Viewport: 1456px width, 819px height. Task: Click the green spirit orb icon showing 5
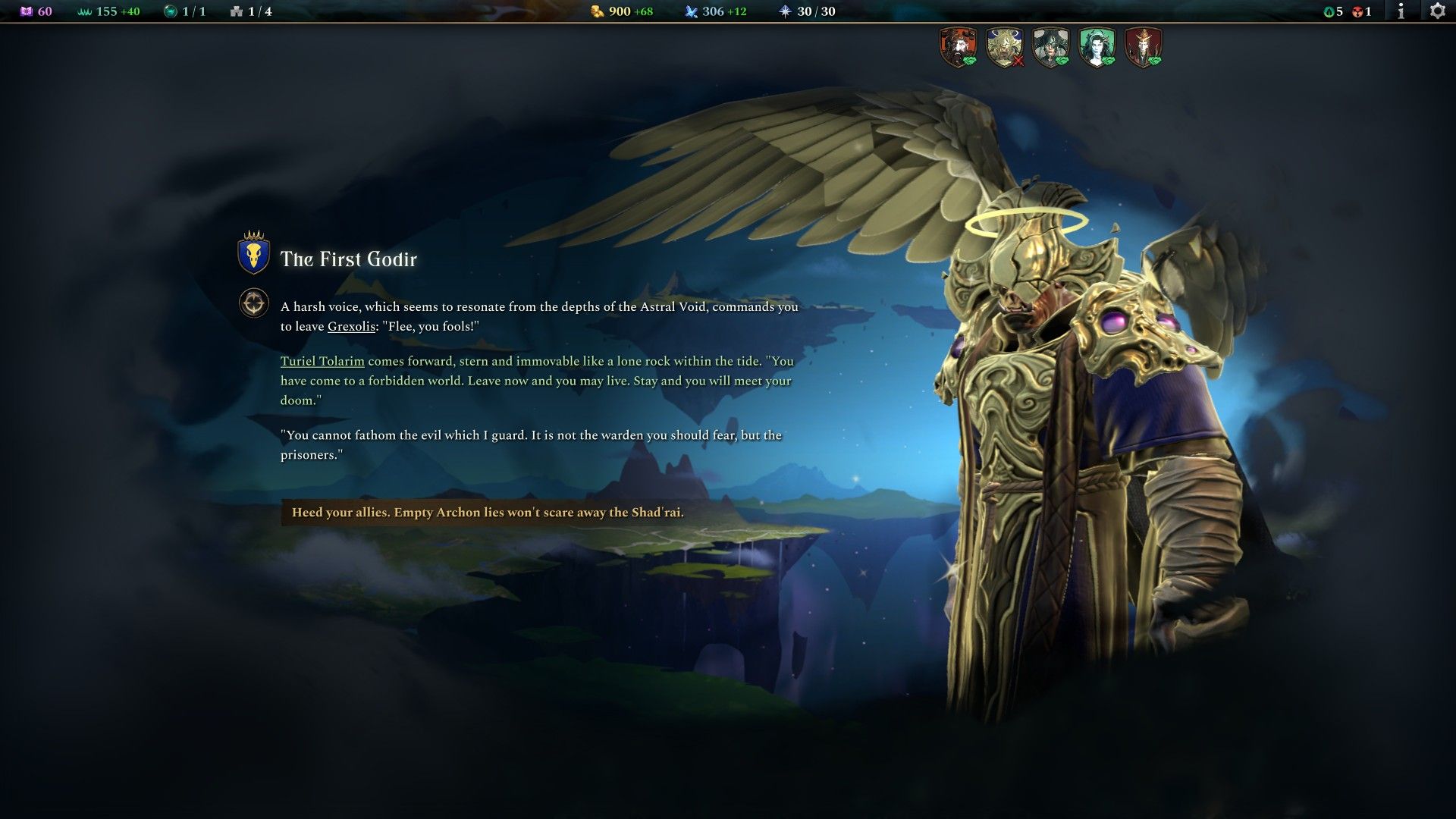pos(1329,11)
